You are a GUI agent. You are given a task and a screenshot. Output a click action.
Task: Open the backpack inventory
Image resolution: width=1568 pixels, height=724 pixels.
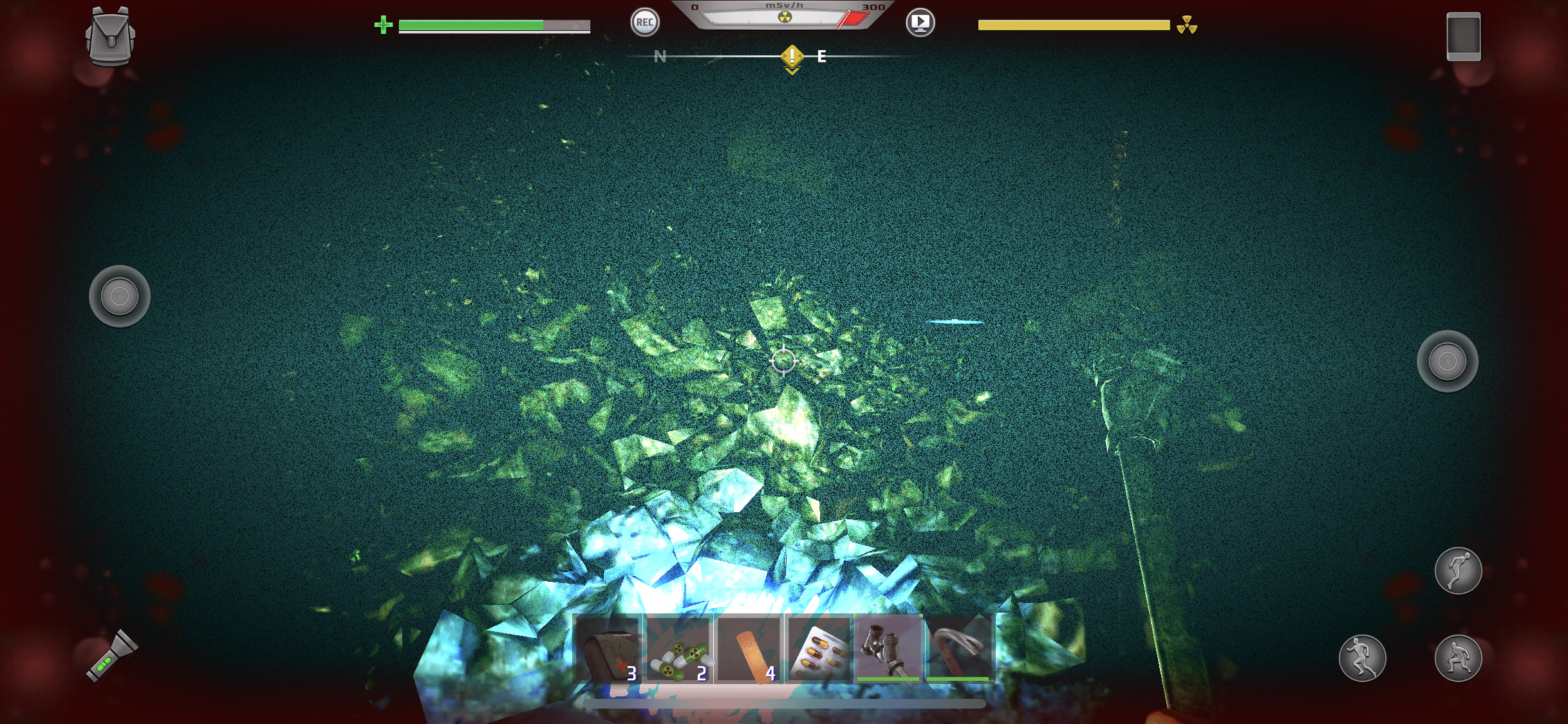point(110,37)
